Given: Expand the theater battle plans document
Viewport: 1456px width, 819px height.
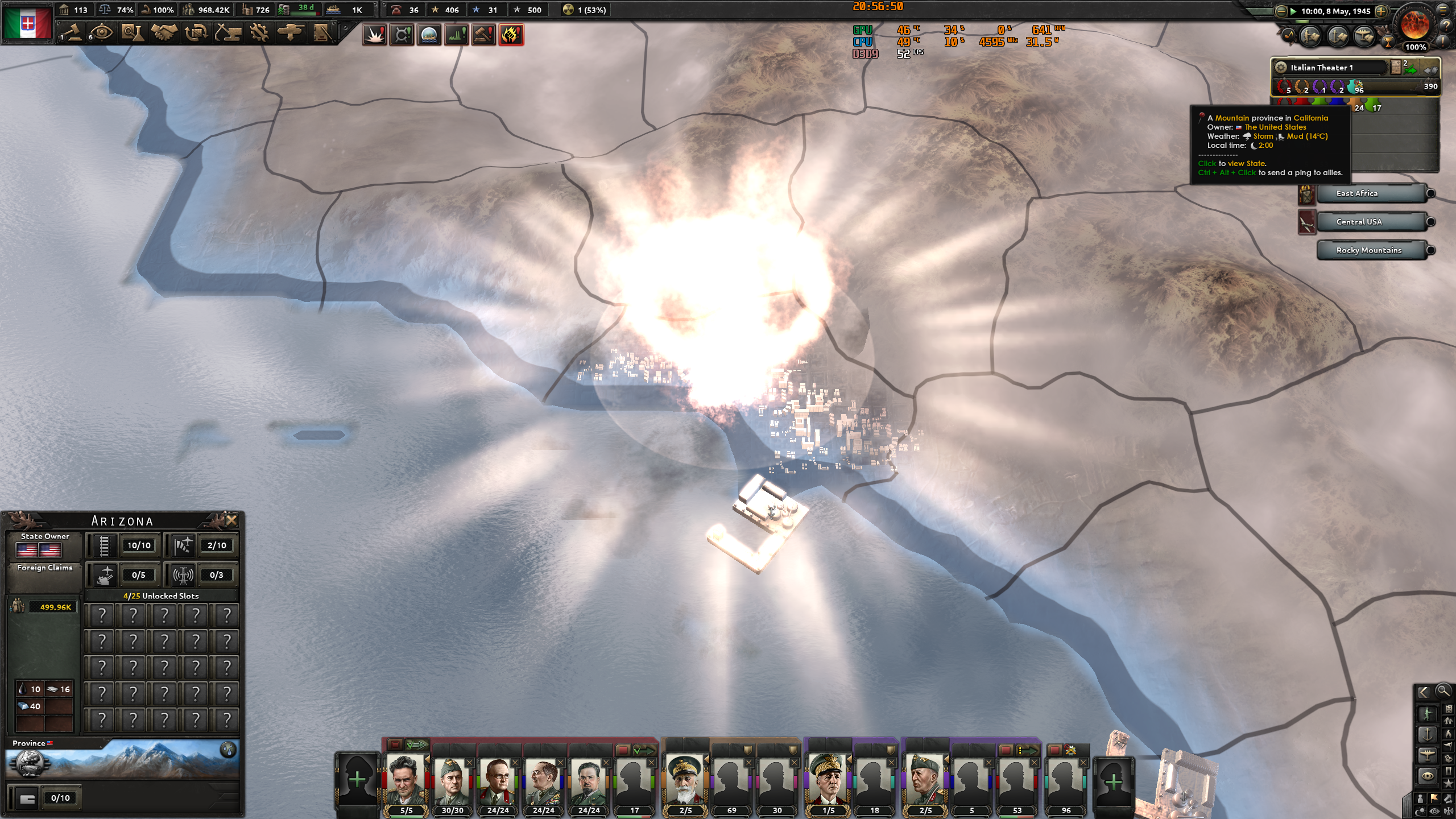Looking at the screenshot, I should (x=1396, y=68).
